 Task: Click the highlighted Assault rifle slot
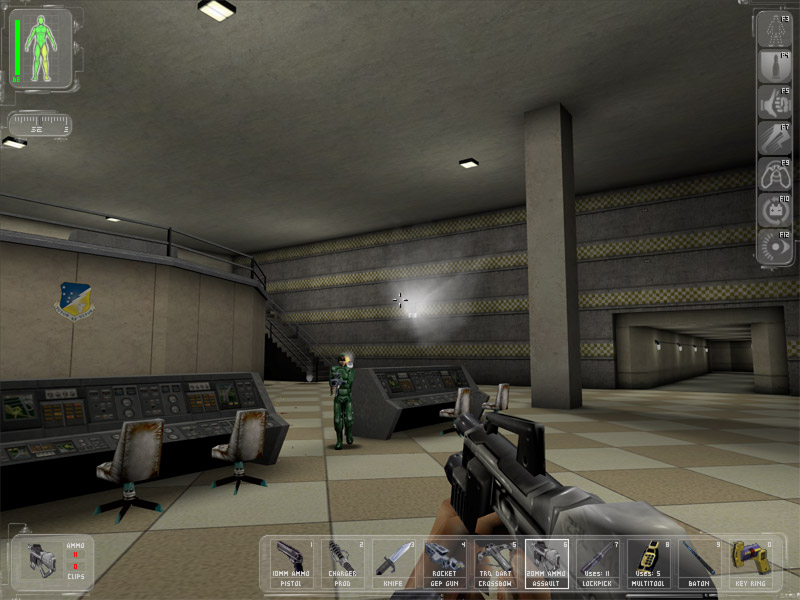click(x=547, y=563)
